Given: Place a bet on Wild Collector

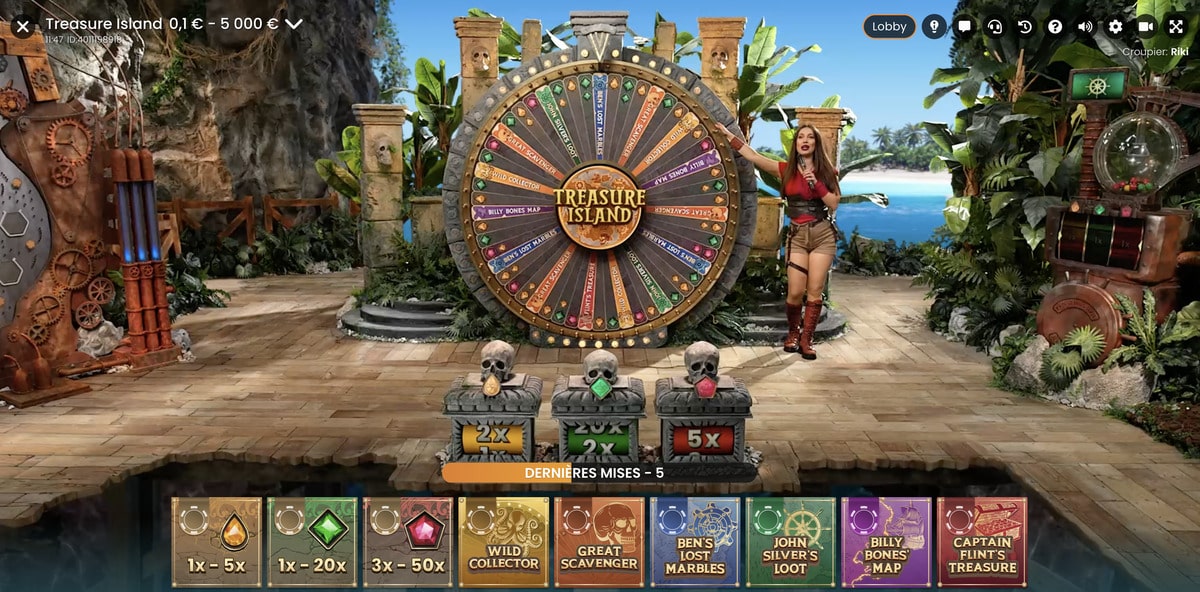Looking at the screenshot, I should pos(504,542).
